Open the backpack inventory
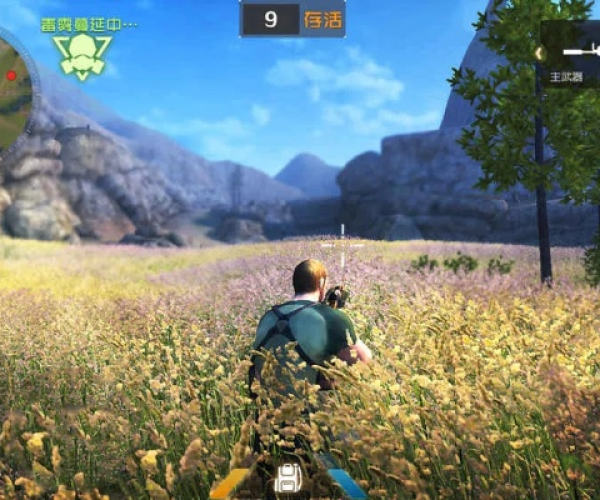The width and height of the screenshot is (600, 500). point(289,476)
